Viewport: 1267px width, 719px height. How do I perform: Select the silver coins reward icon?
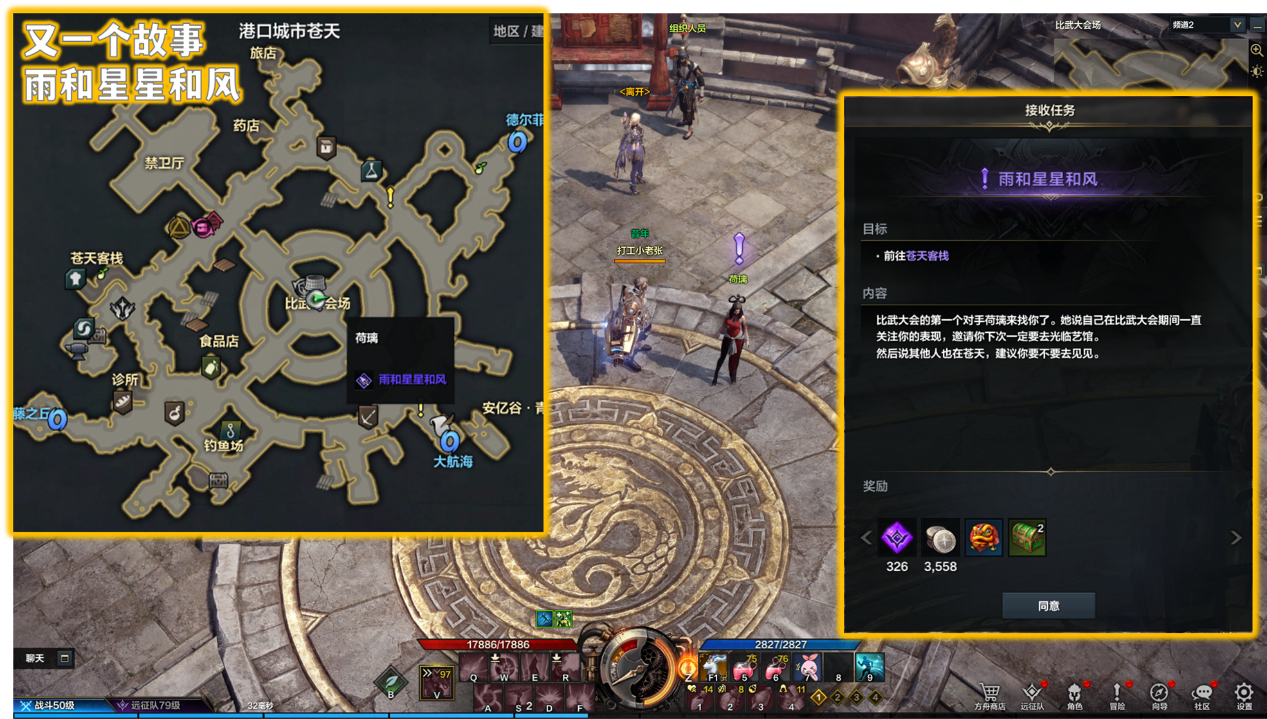pos(940,538)
